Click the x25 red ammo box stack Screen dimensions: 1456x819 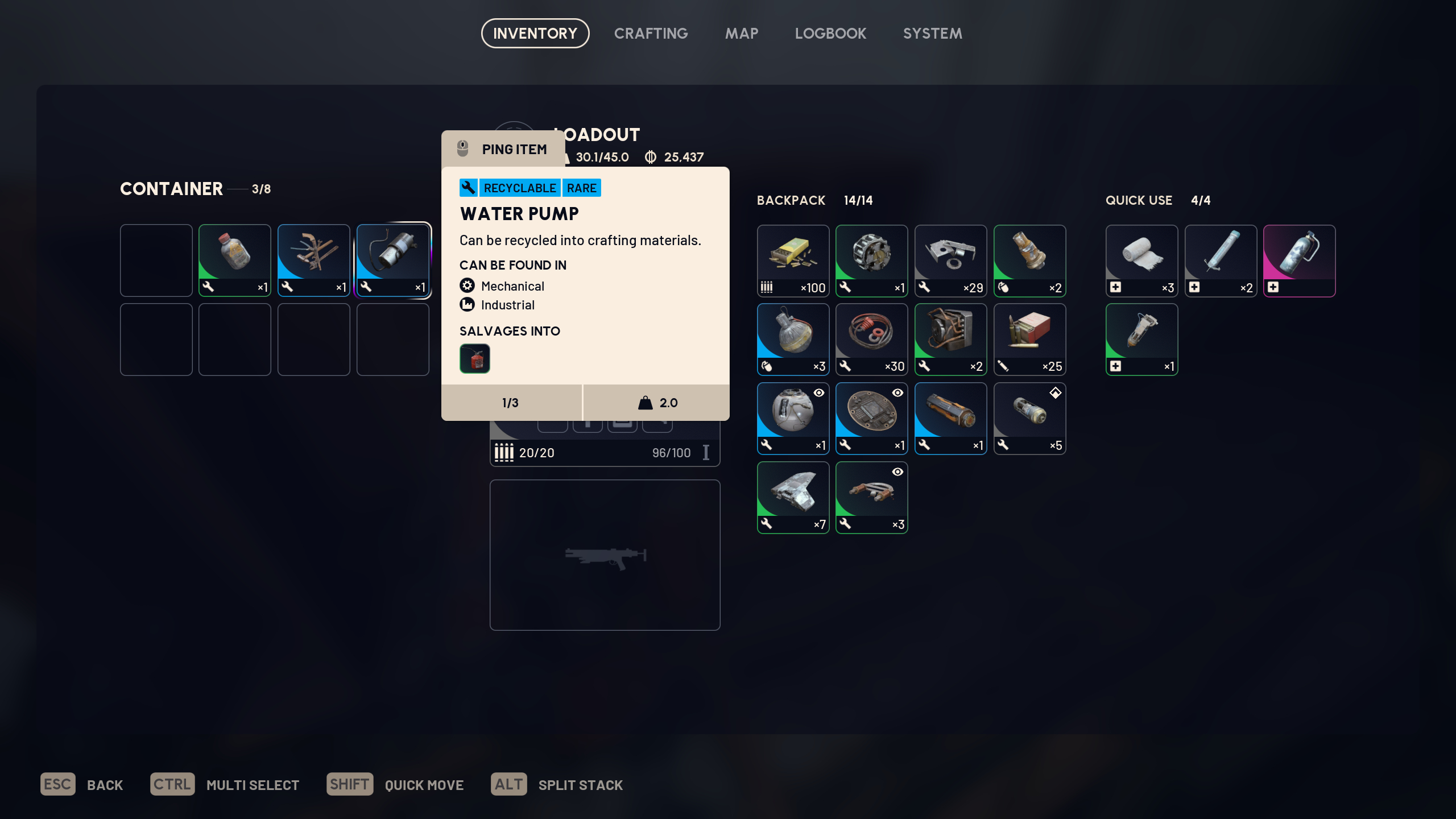coord(1029,339)
